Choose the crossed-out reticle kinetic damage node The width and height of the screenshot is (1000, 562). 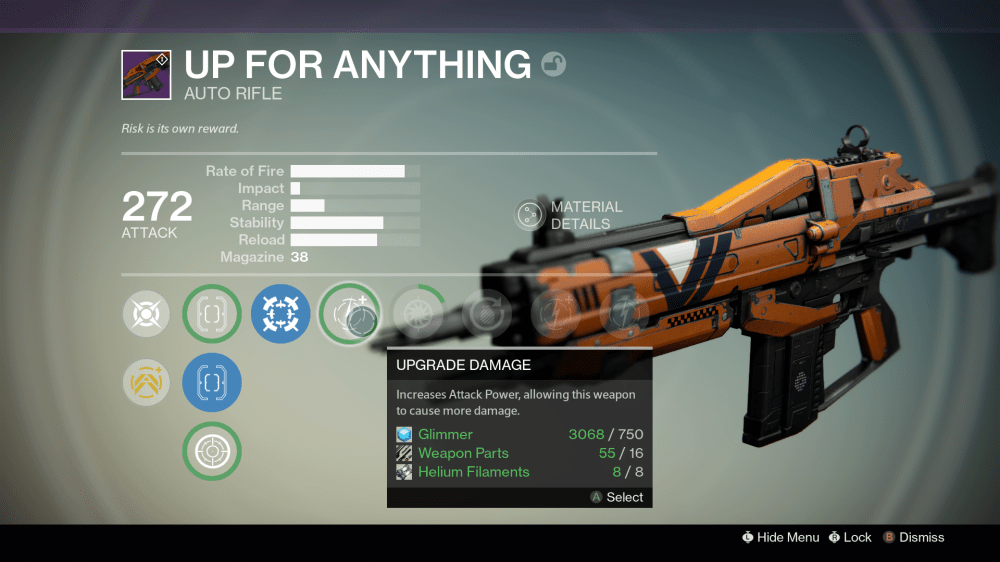[x=146, y=314]
